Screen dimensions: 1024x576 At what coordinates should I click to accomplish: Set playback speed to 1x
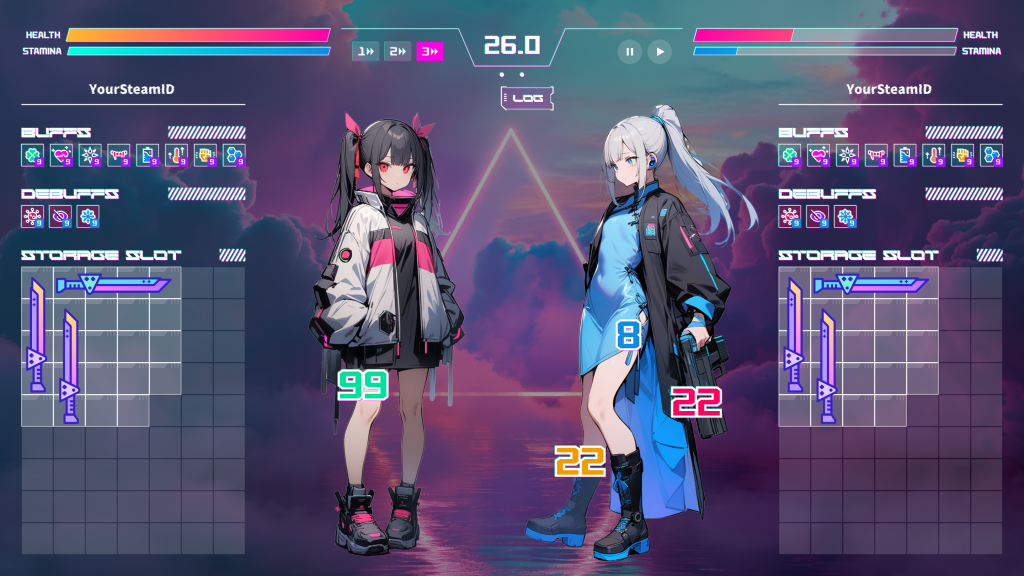click(x=365, y=51)
